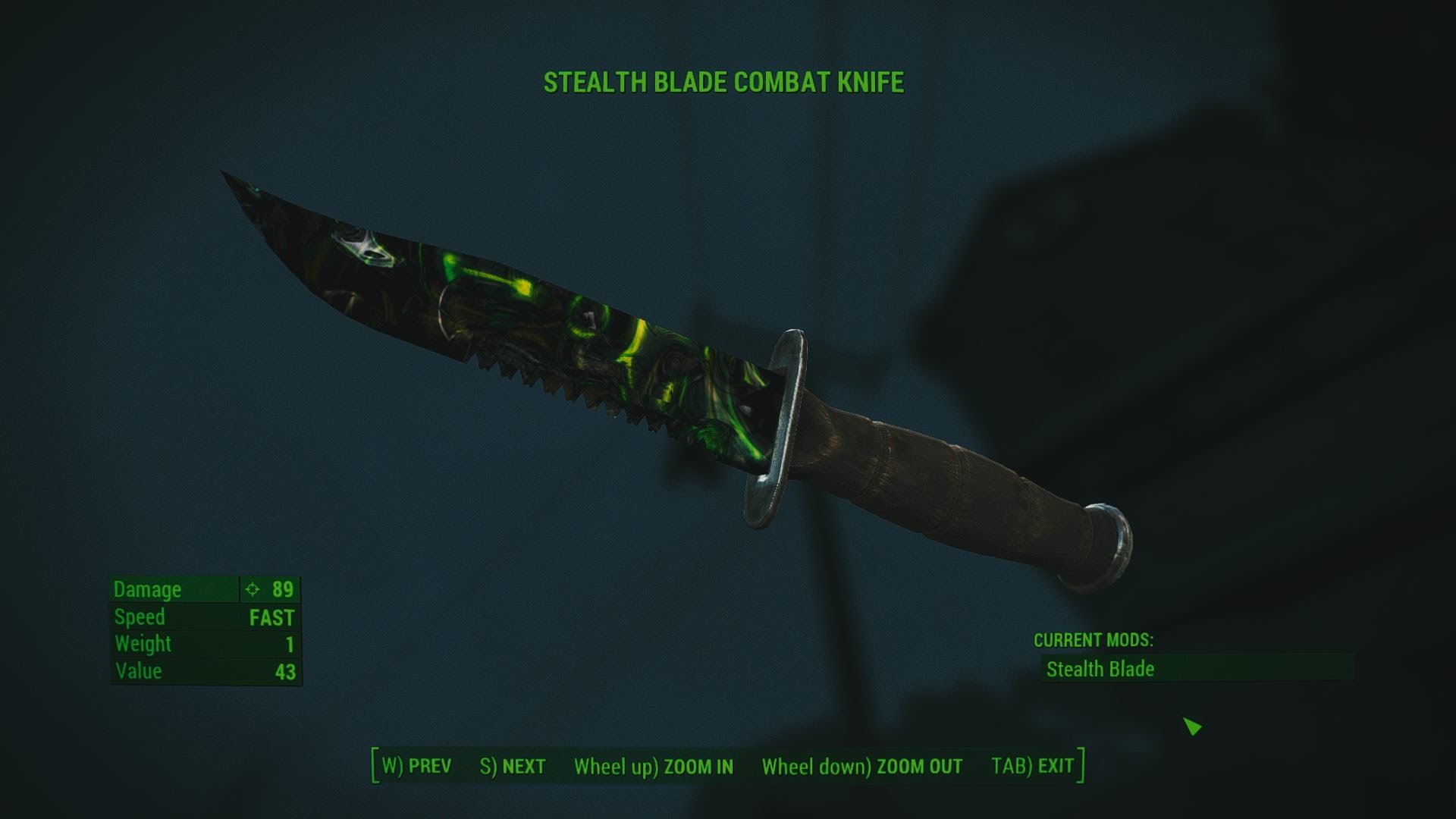Show the NEXT item
The image size is (1456, 819).
[x=513, y=766]
